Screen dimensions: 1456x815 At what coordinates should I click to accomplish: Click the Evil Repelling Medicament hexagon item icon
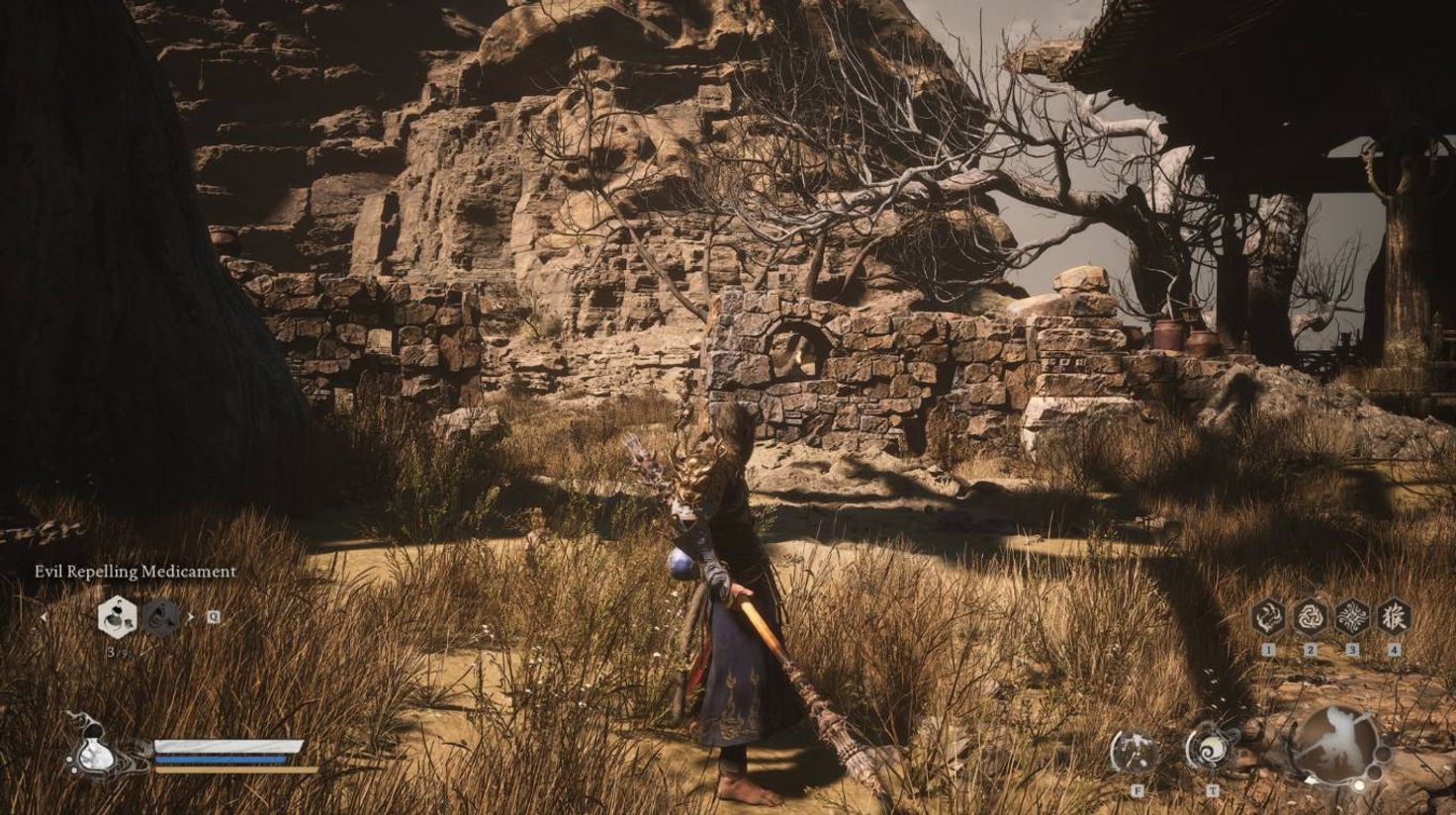117,619
